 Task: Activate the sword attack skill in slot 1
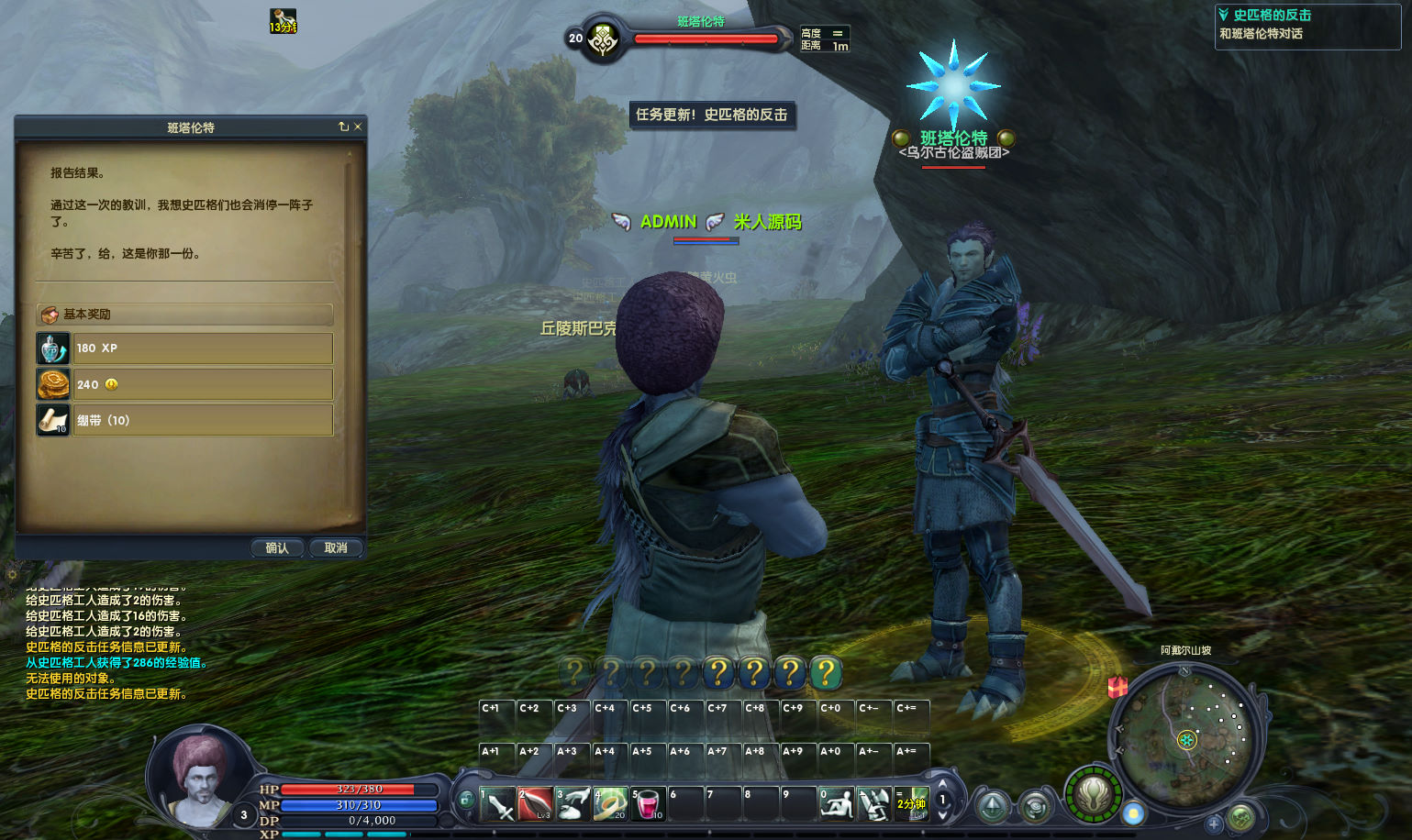[497, 804]
